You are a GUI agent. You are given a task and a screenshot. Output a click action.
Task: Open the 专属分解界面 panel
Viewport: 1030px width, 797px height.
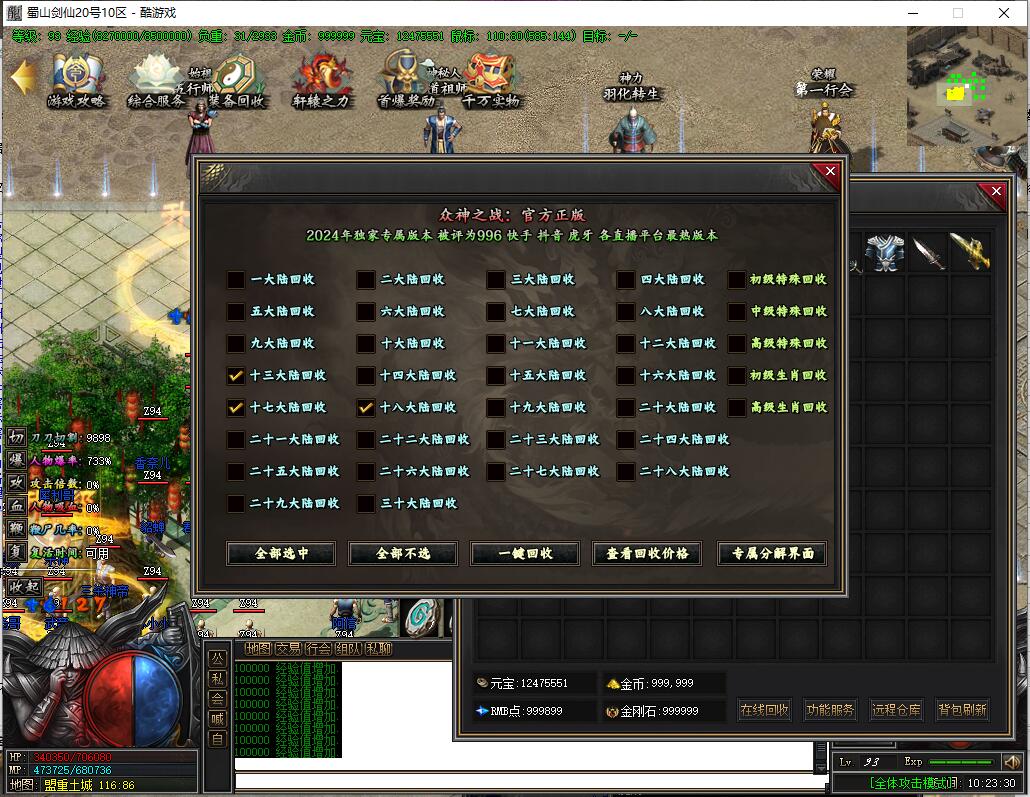point(772,553)
